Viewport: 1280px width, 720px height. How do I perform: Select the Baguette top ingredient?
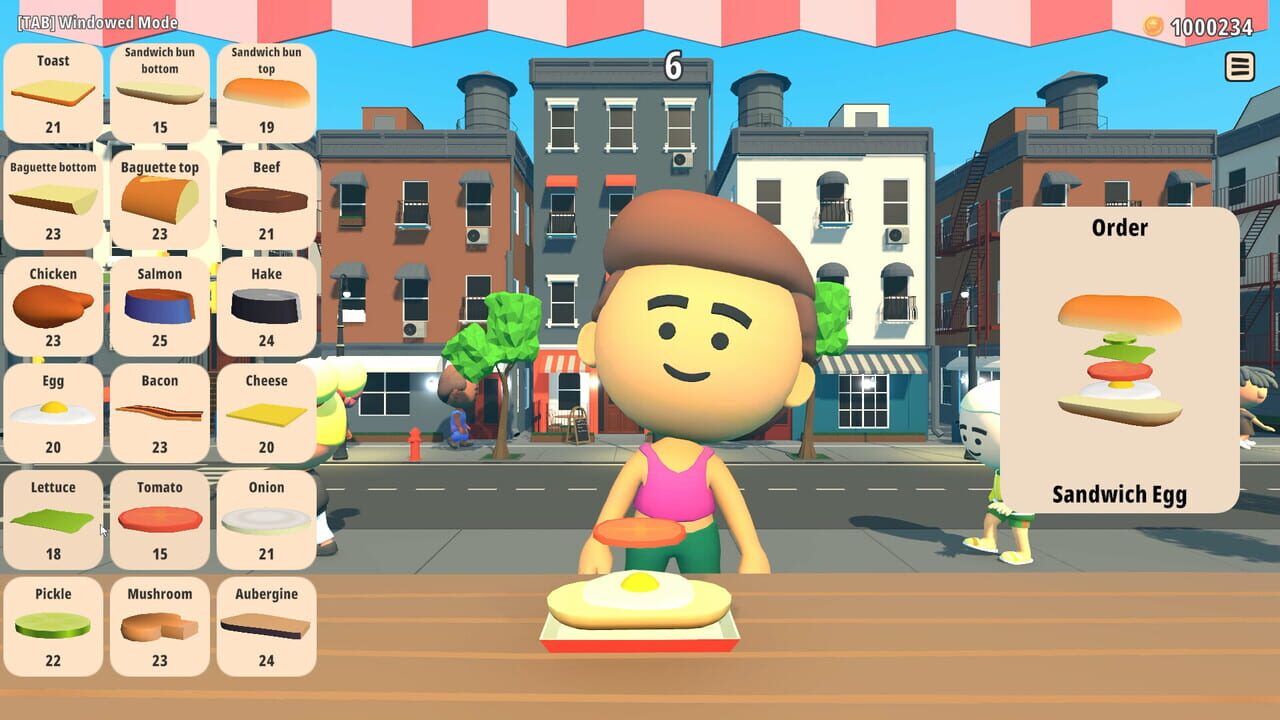coord(160,198)
